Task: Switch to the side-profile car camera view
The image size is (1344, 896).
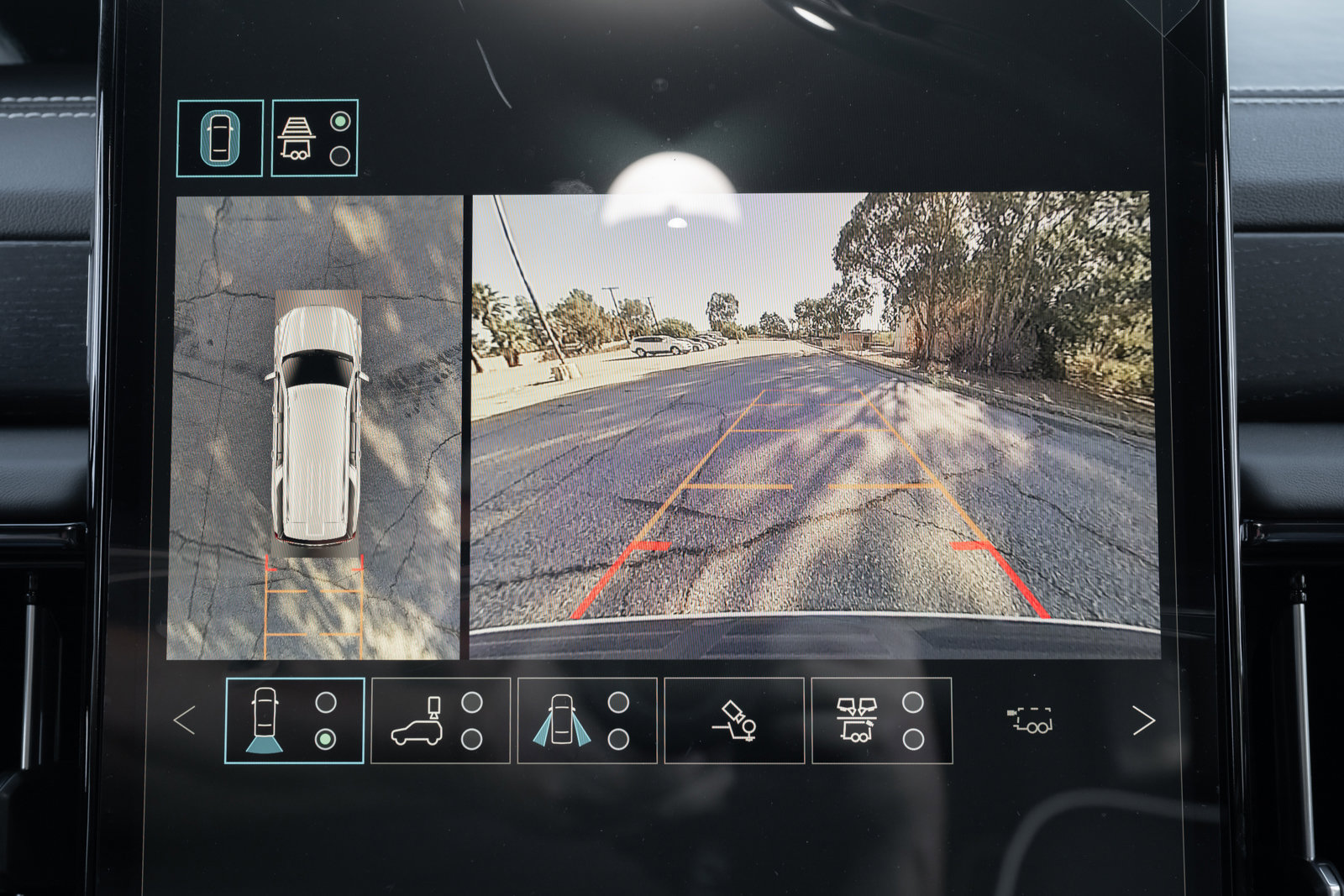Action: pos(440,720)
